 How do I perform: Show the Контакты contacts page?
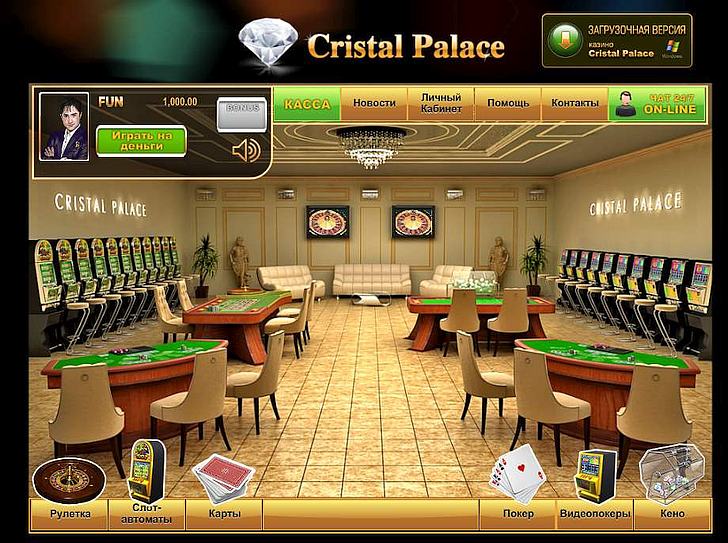click(575, 104)
